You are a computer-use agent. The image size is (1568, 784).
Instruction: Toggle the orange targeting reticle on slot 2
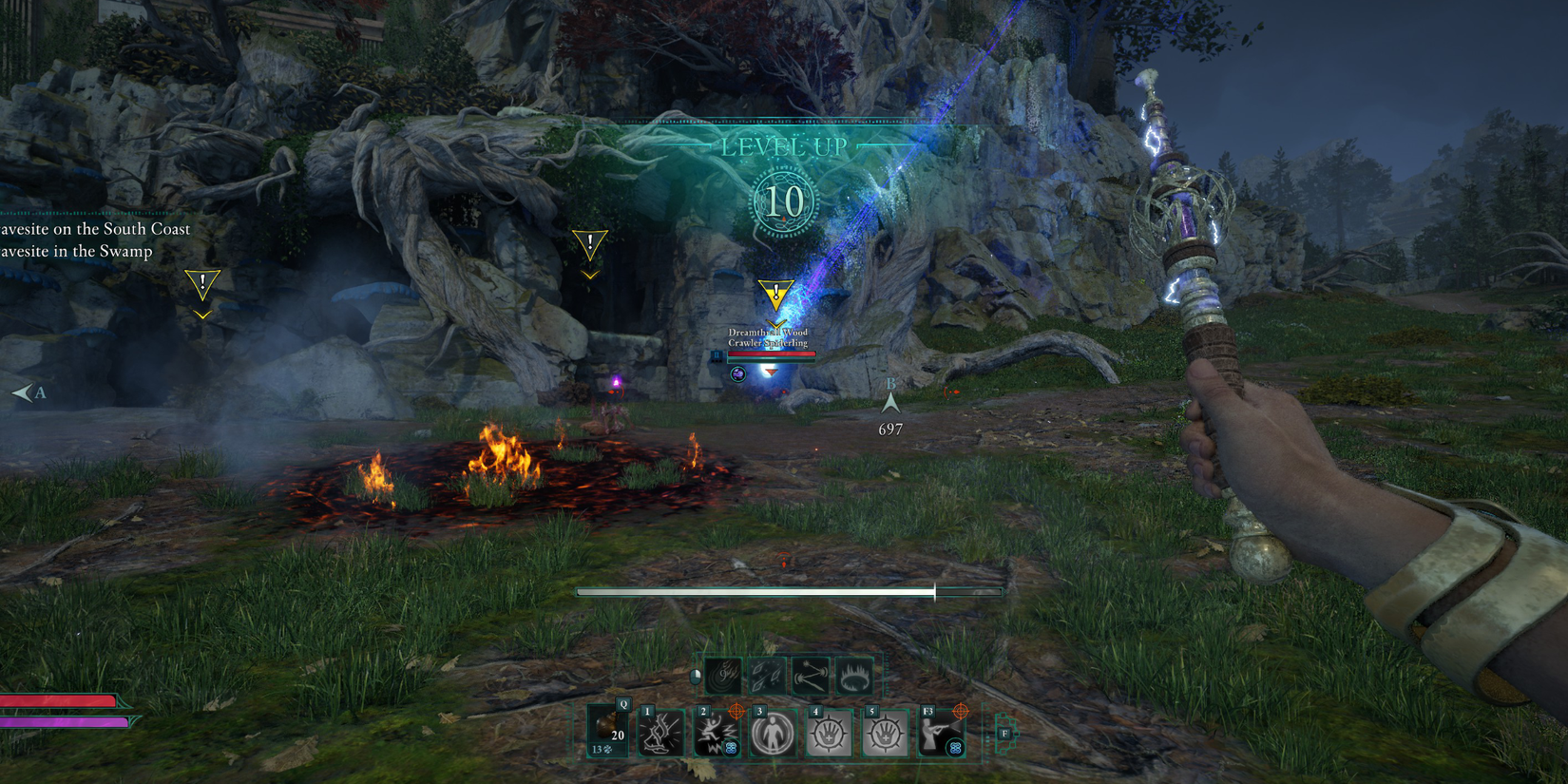click(736, 712)
